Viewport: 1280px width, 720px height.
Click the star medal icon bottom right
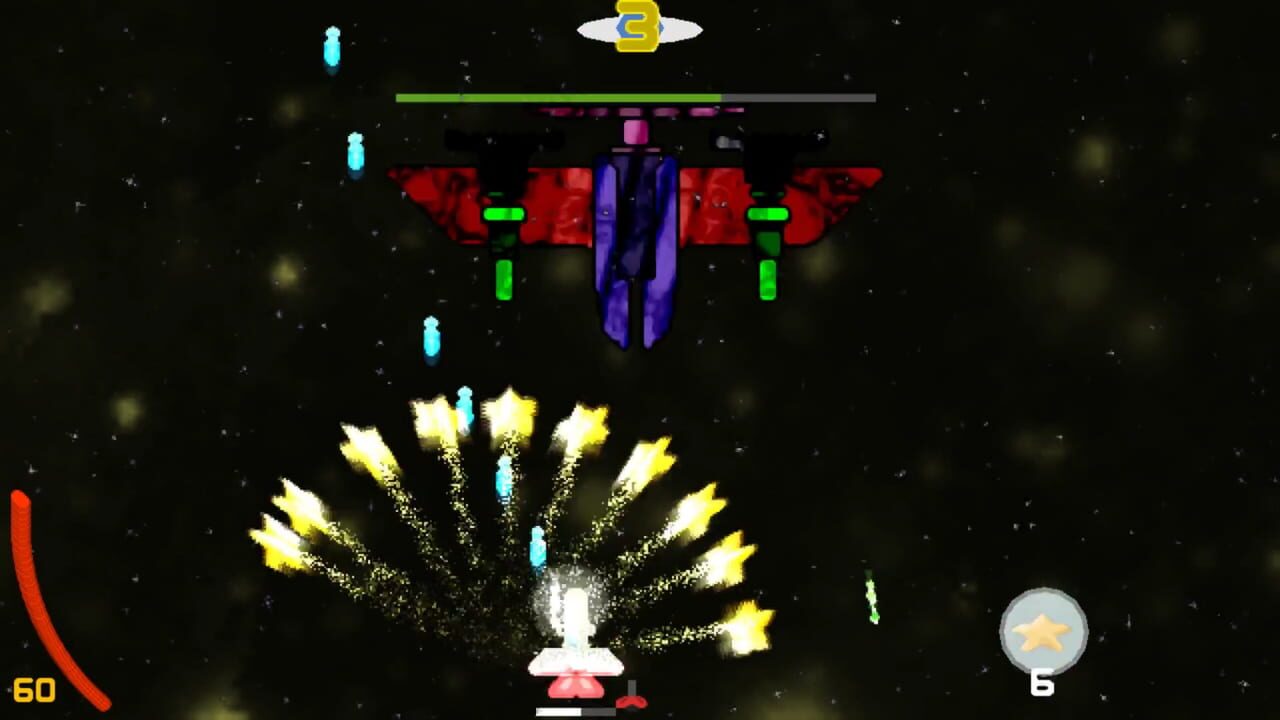pos(1043,630)
